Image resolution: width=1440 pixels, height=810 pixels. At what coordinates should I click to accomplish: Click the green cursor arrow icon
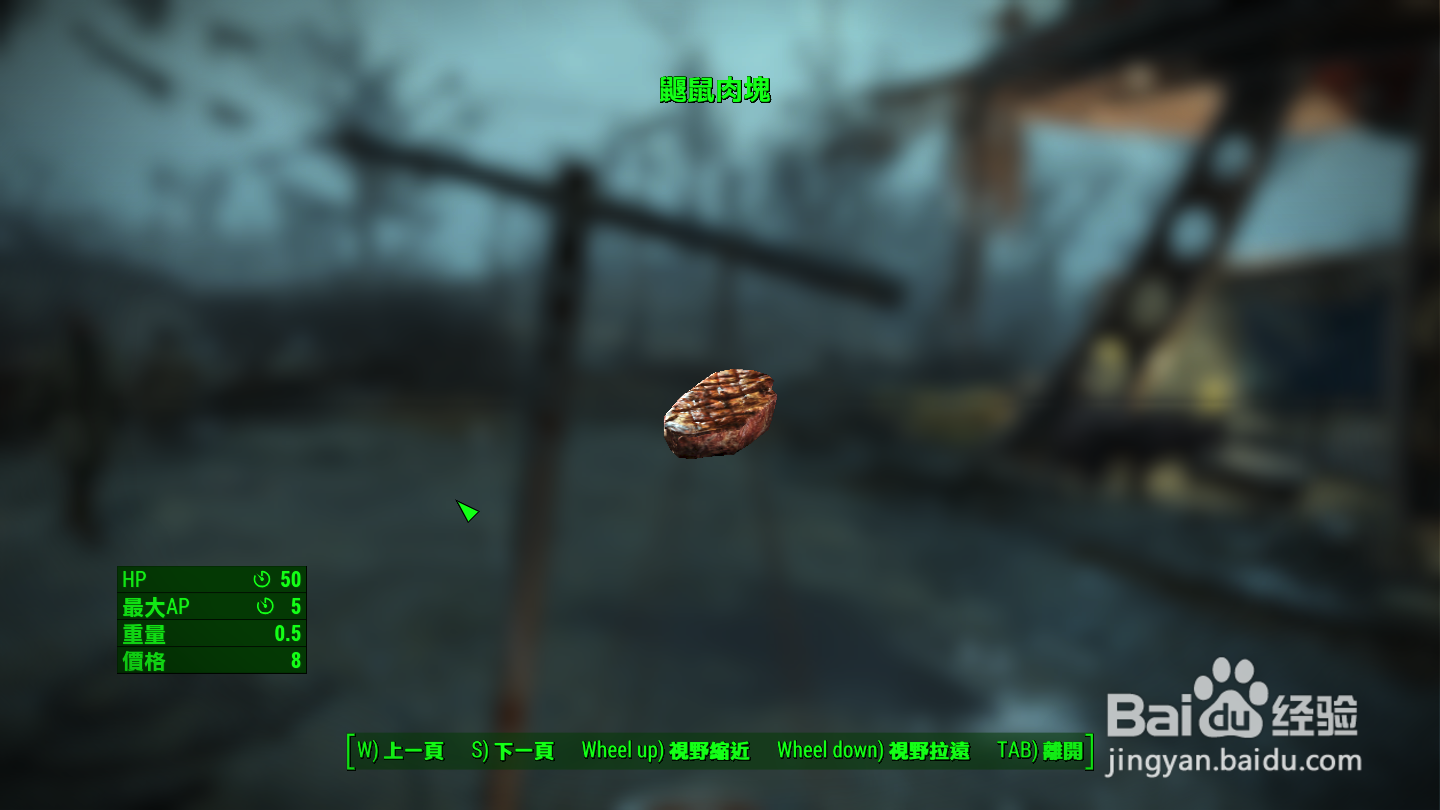pos(466,511)
